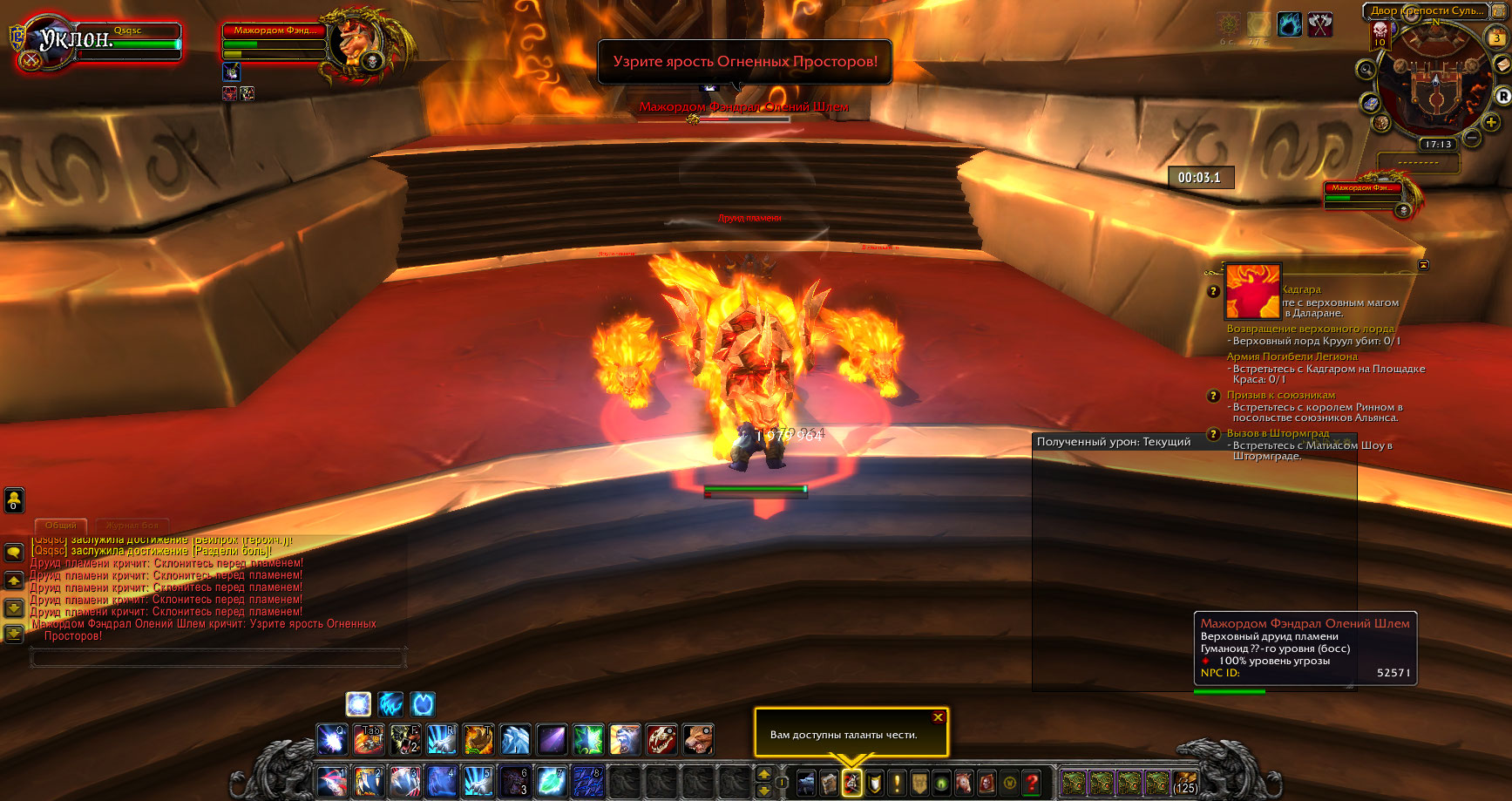Viewport: 1512px width, 801px height.
Task: Activate the ability in action slot 1
Action: point(332,782)
